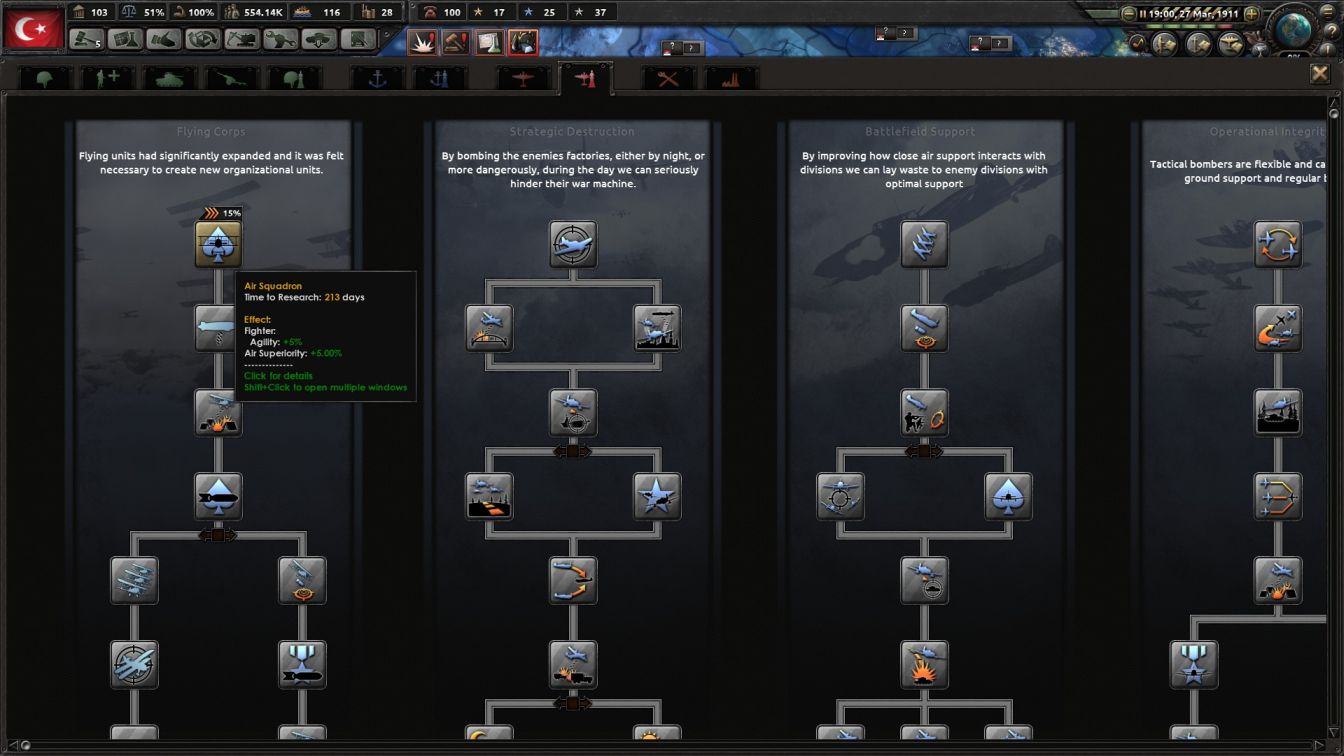Select the top Battlefield Support doctrine
This screenshot has width=1344, height=756.
point(923,245)
